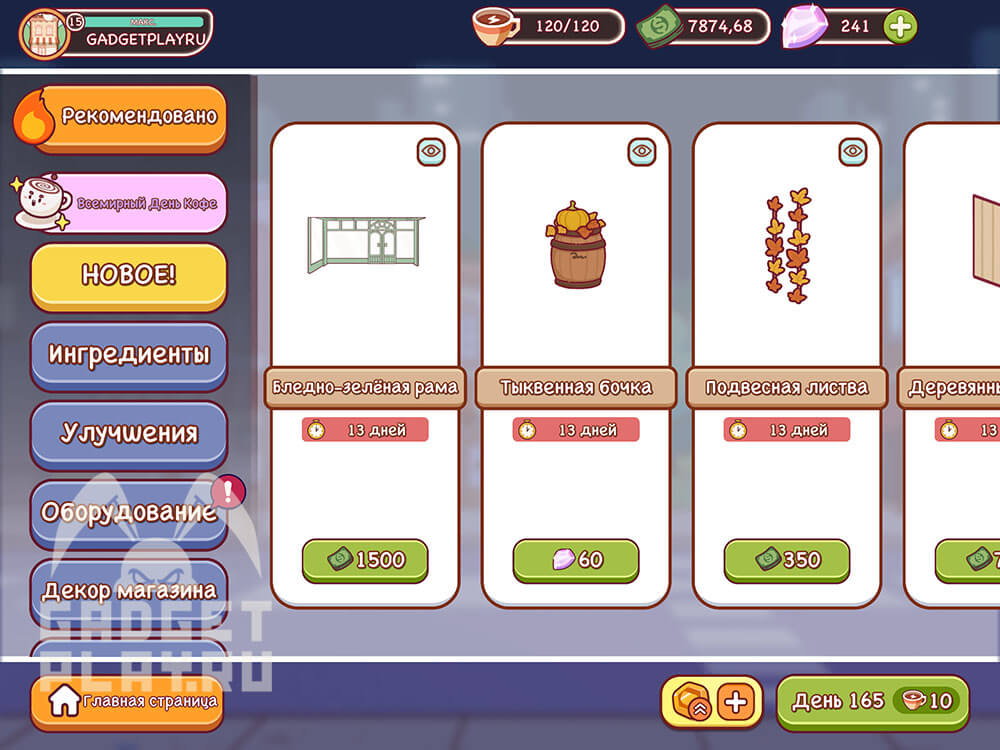Buy the Бледно-зелёная рама for 1500

coord(365,560)
